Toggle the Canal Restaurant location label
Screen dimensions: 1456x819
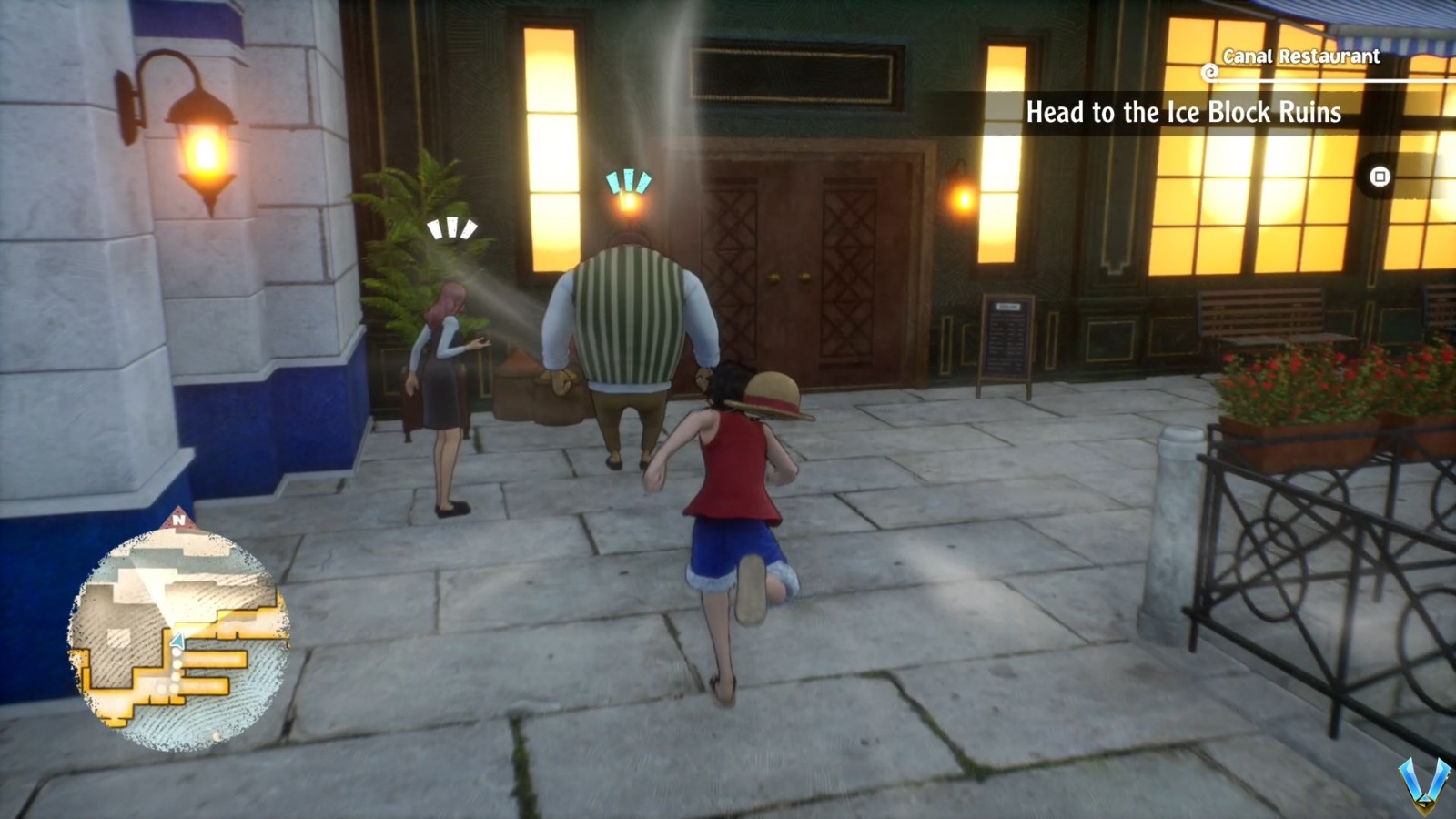[x=1300, y=55]
